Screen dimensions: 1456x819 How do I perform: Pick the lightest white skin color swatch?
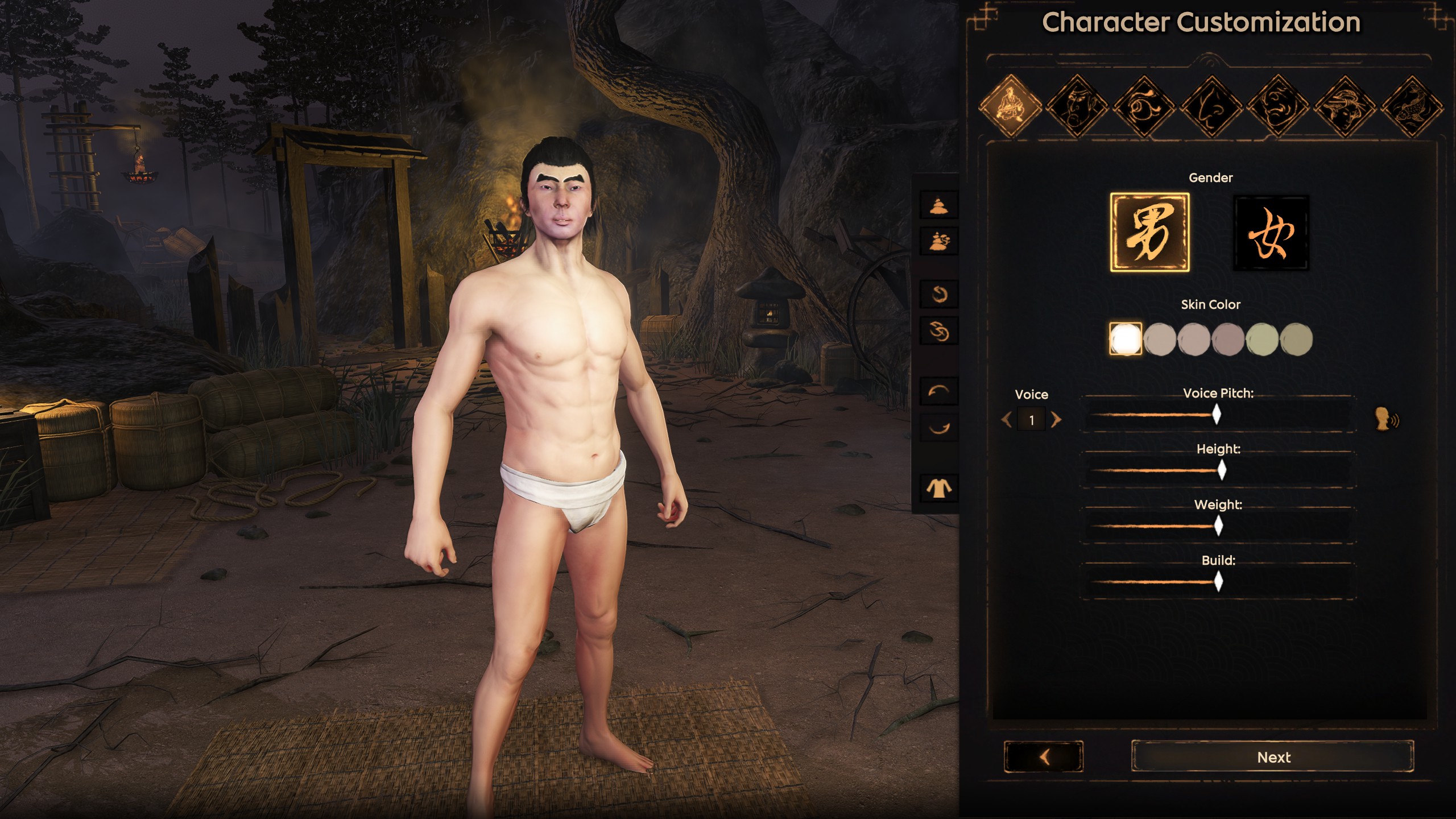1126,339
